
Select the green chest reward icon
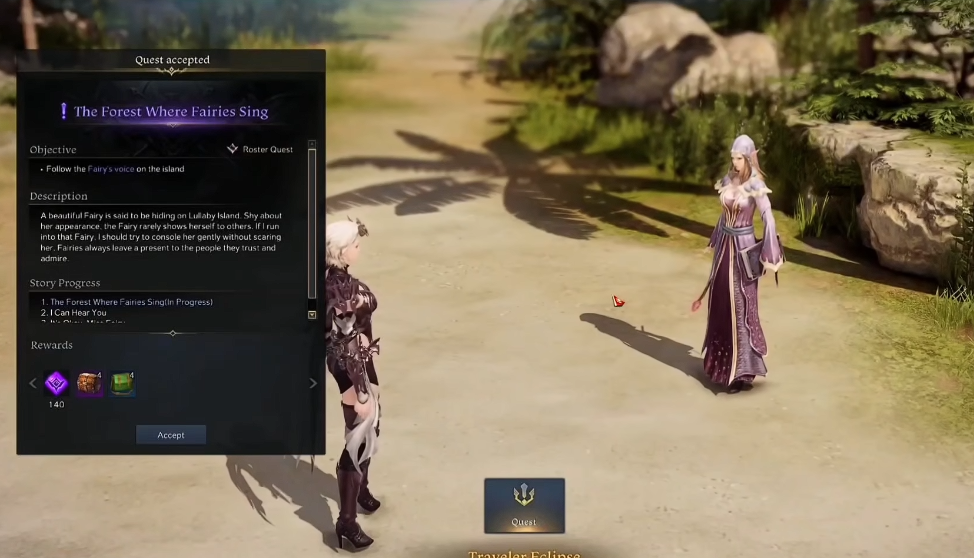123,383
